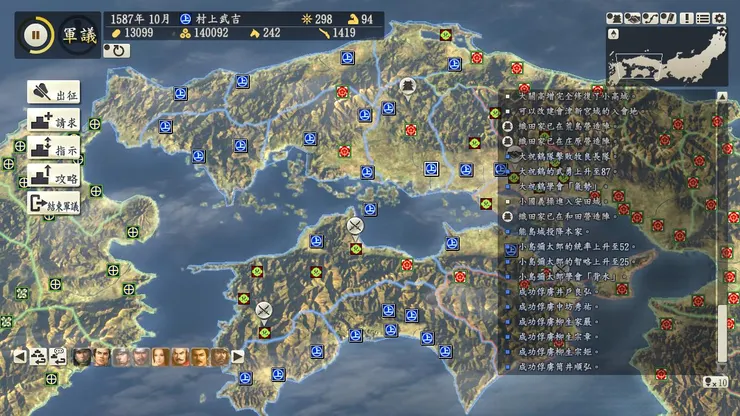Open the 指示 instructions command
The height and width of the screenshot is (416, 740).
coord(54,148)
